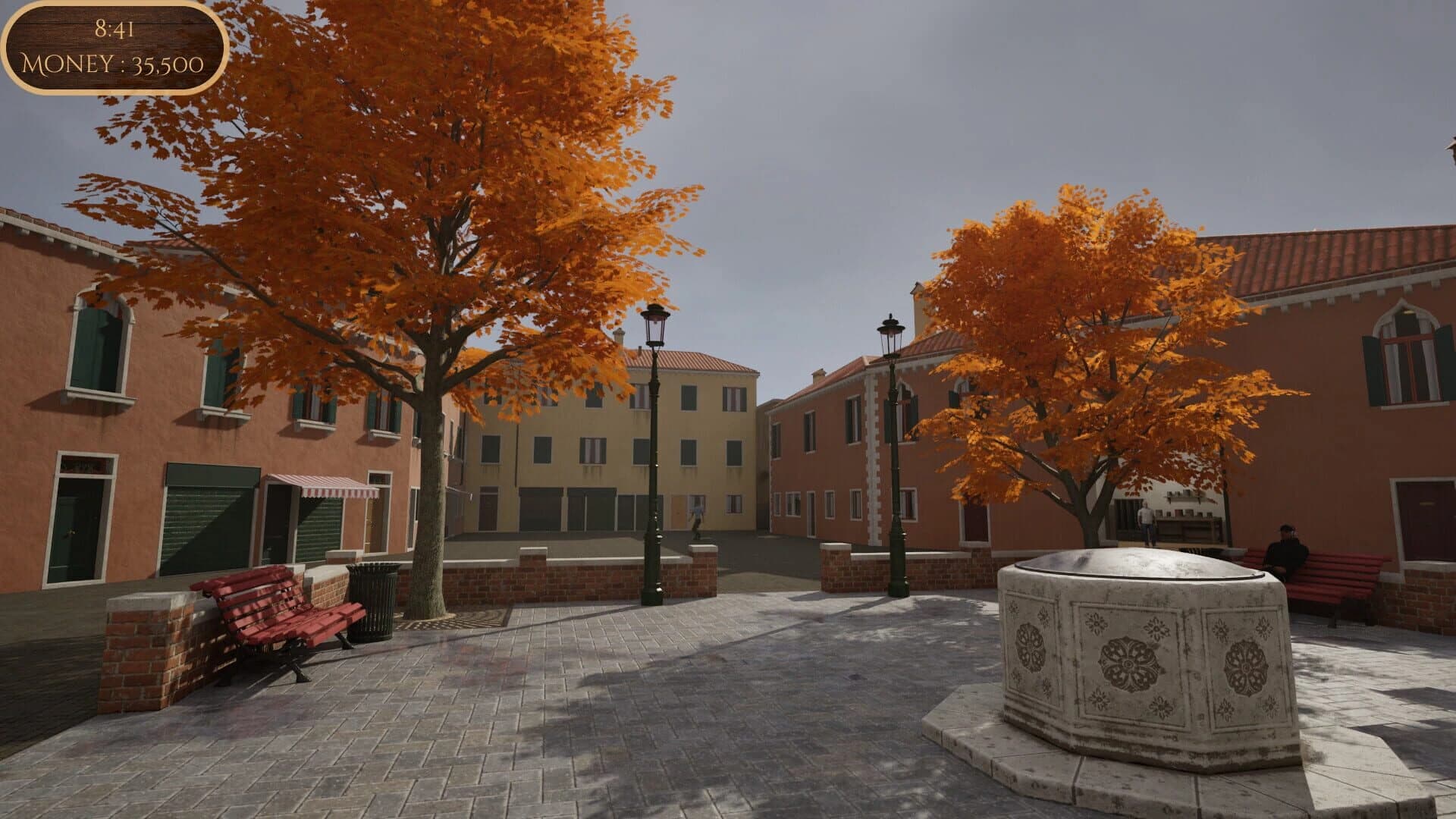Click the green roller shutter on the shop
Screen dimensions: 1456x819
(x=205, y=516)
